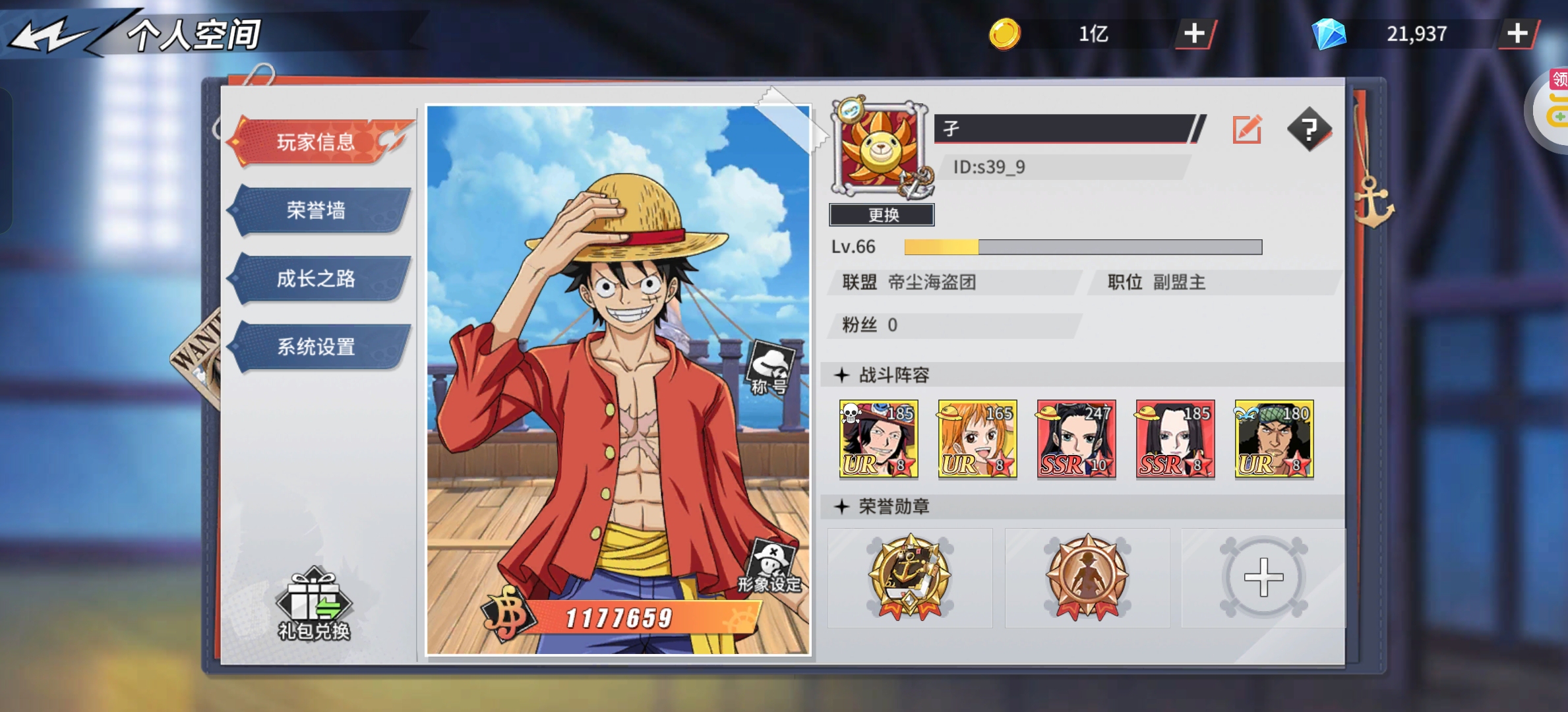Screen dimensions: 1568x712
Task: Open the question mark help
Action: pos(1309,129)
